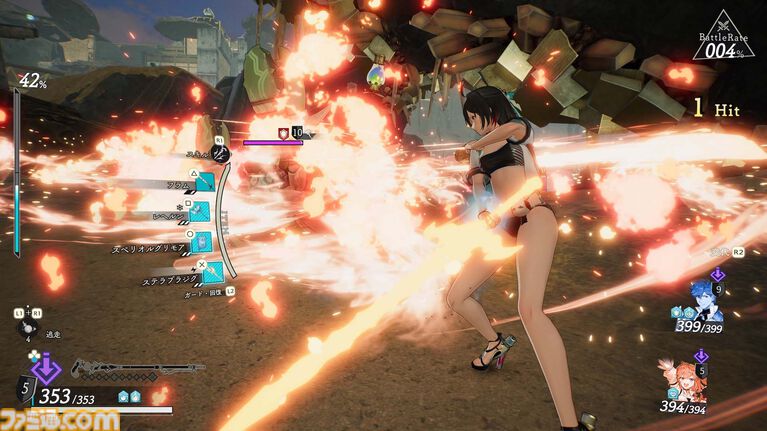Use the レヘルン skill icon
Screen dimensions: 767x431
click(x=200, y=212)
